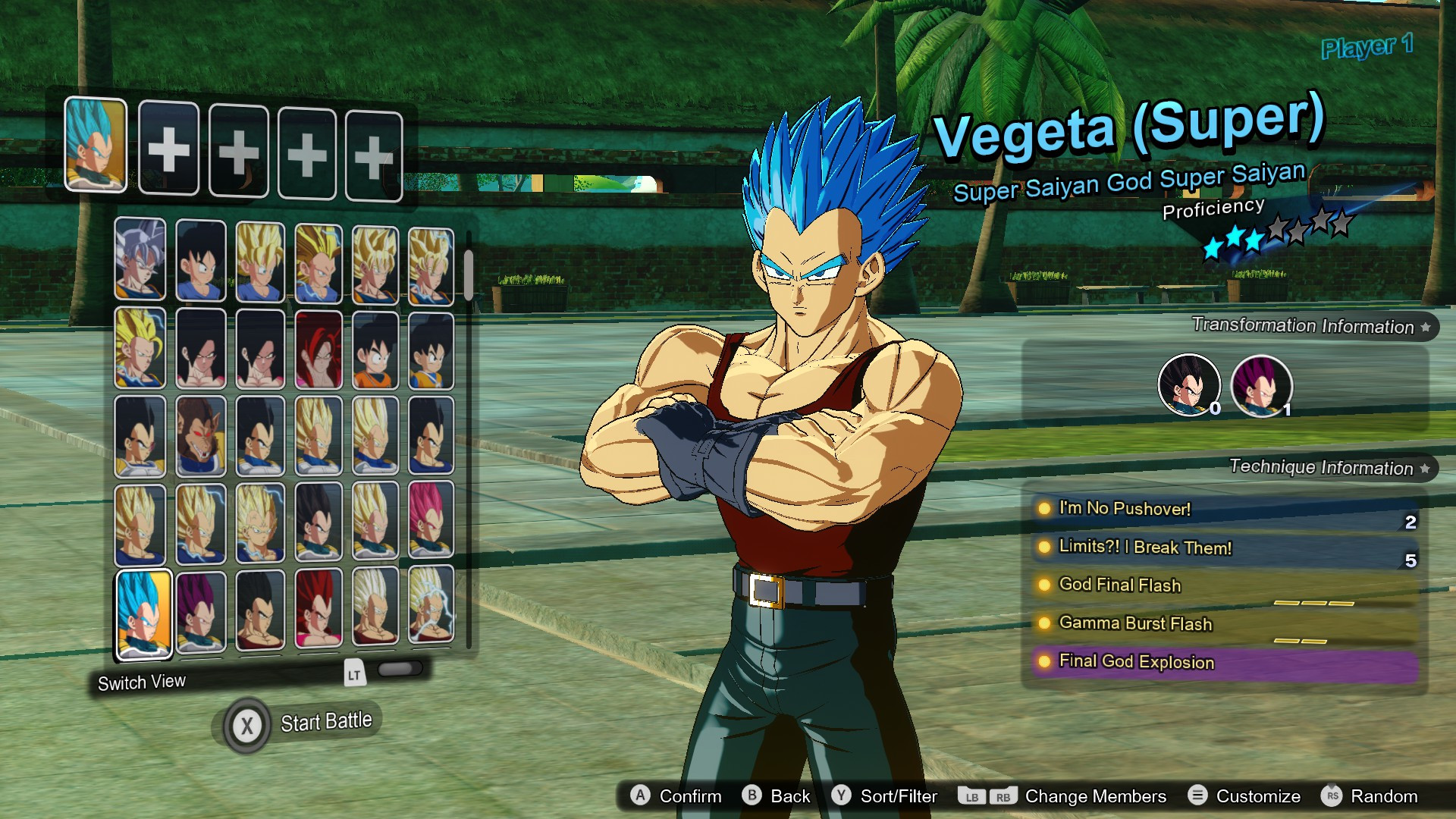Open the Customize menu

tap(1256, 796)
